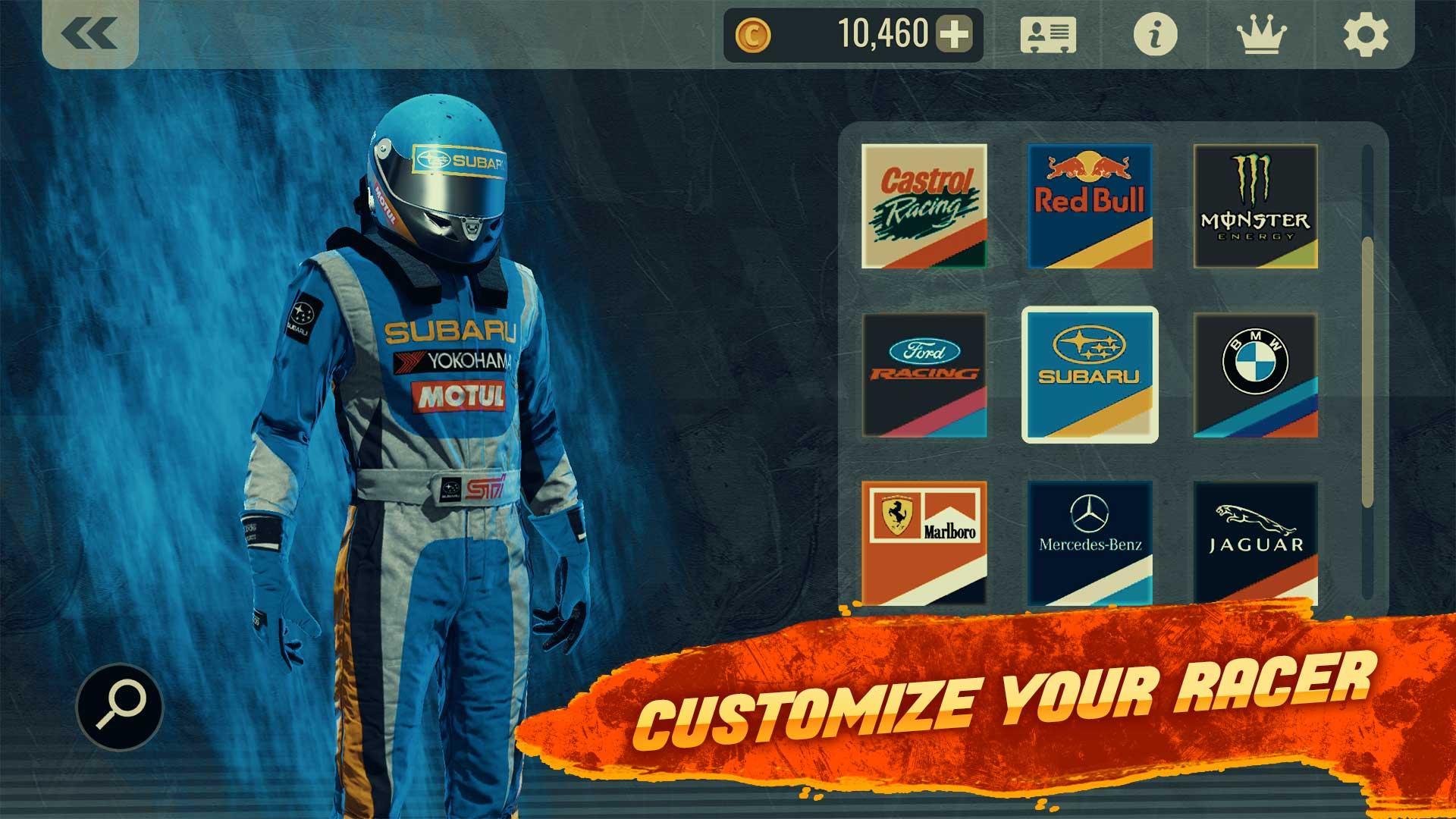Select the Monster Energy livery

[1257, 206]
